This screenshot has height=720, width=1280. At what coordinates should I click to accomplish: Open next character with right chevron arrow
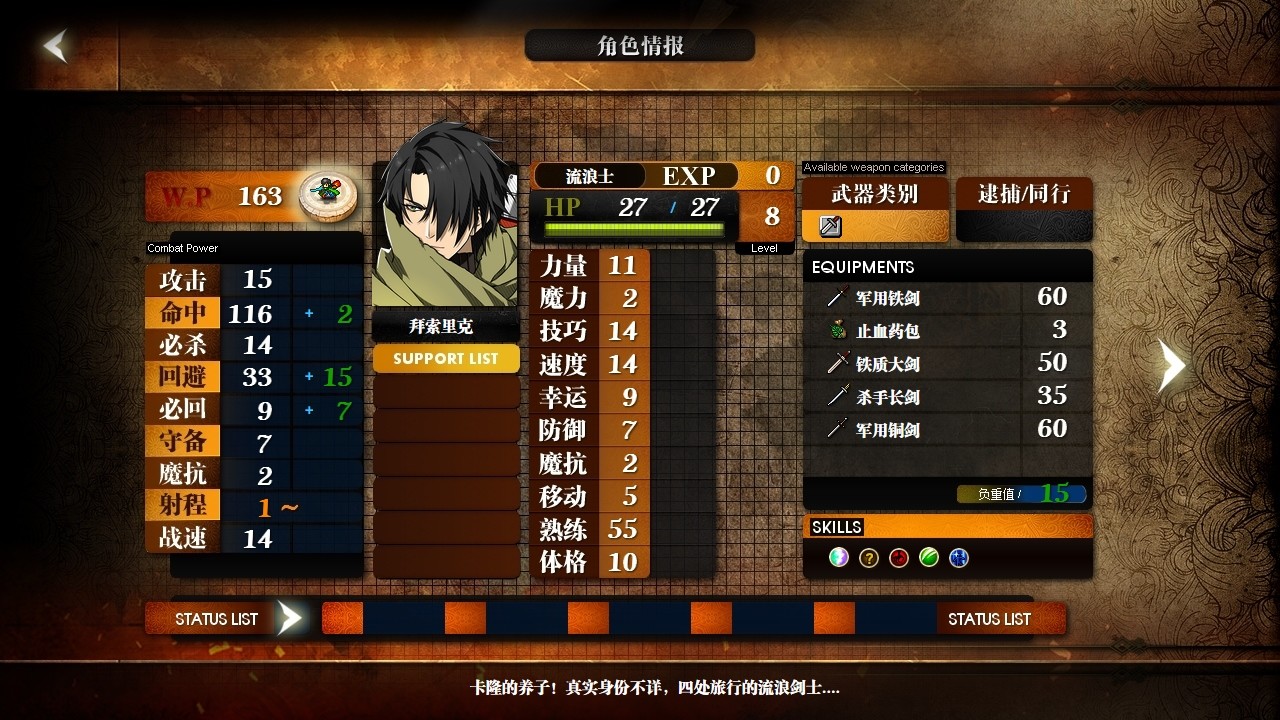coord(1170,366)
